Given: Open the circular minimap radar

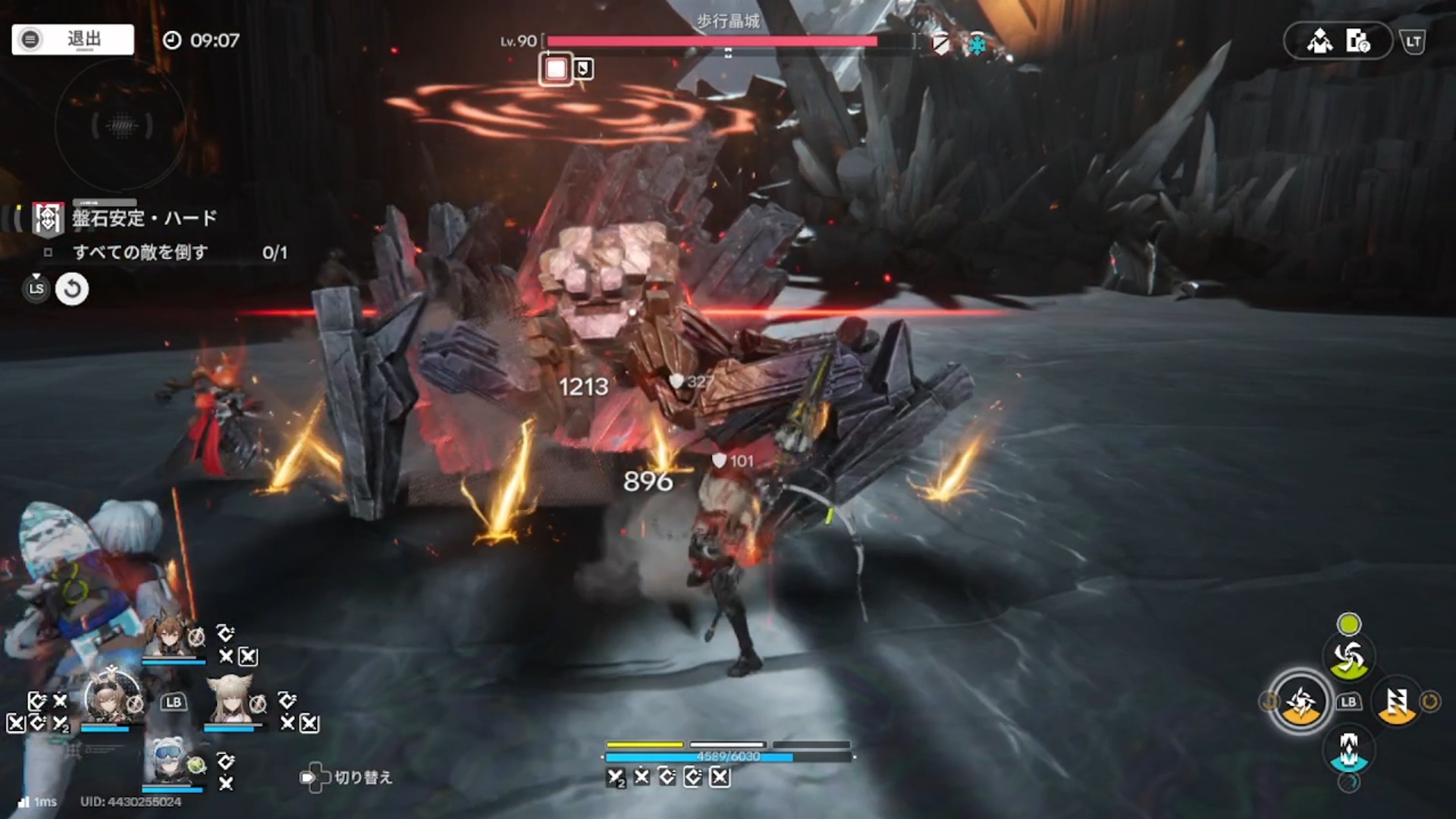Looking at the screenshot, I should pyautogui.click(x=121, y=125).
